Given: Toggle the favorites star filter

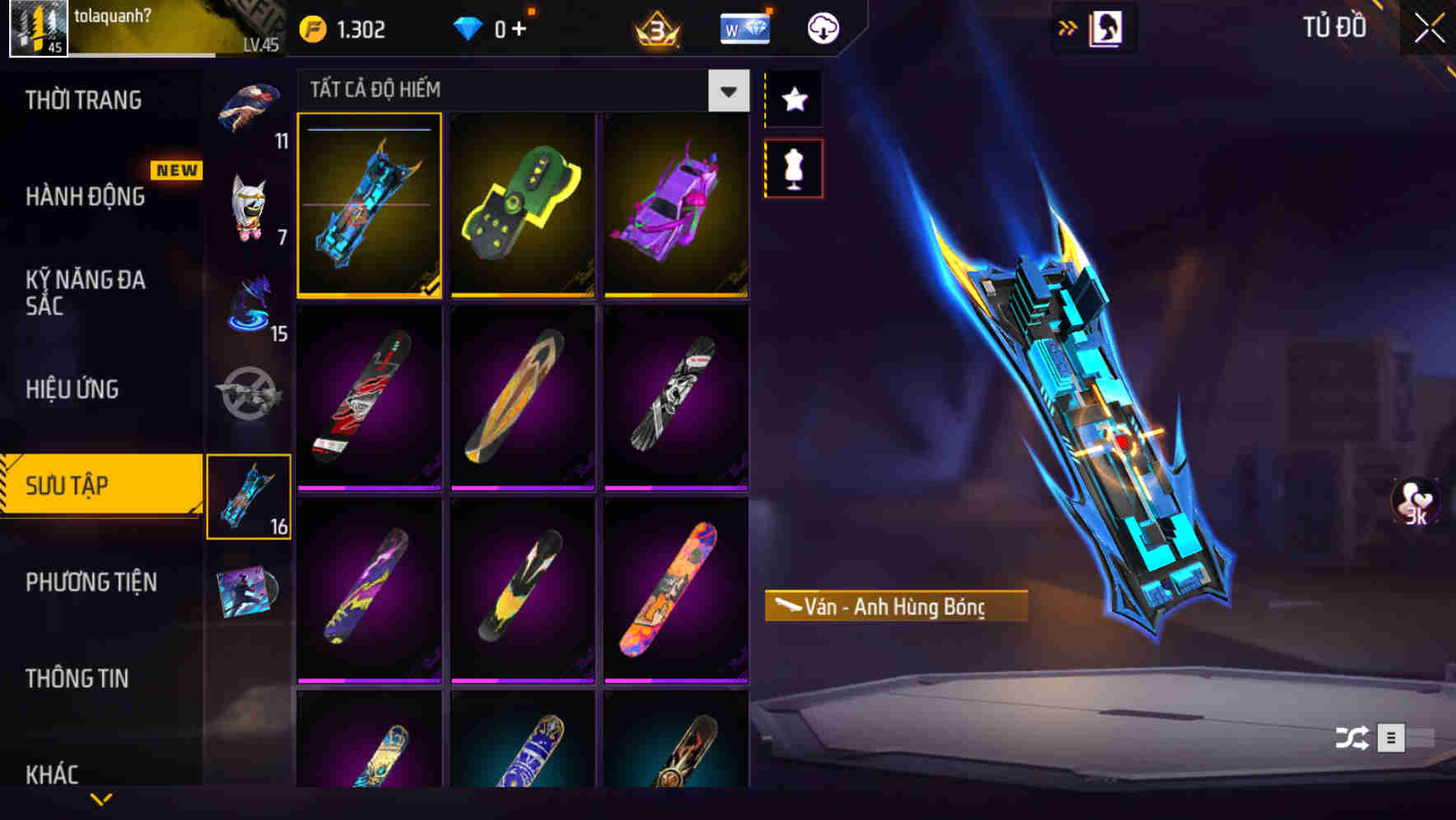Looking at the screenshot, I should click(x=793, y=100).
